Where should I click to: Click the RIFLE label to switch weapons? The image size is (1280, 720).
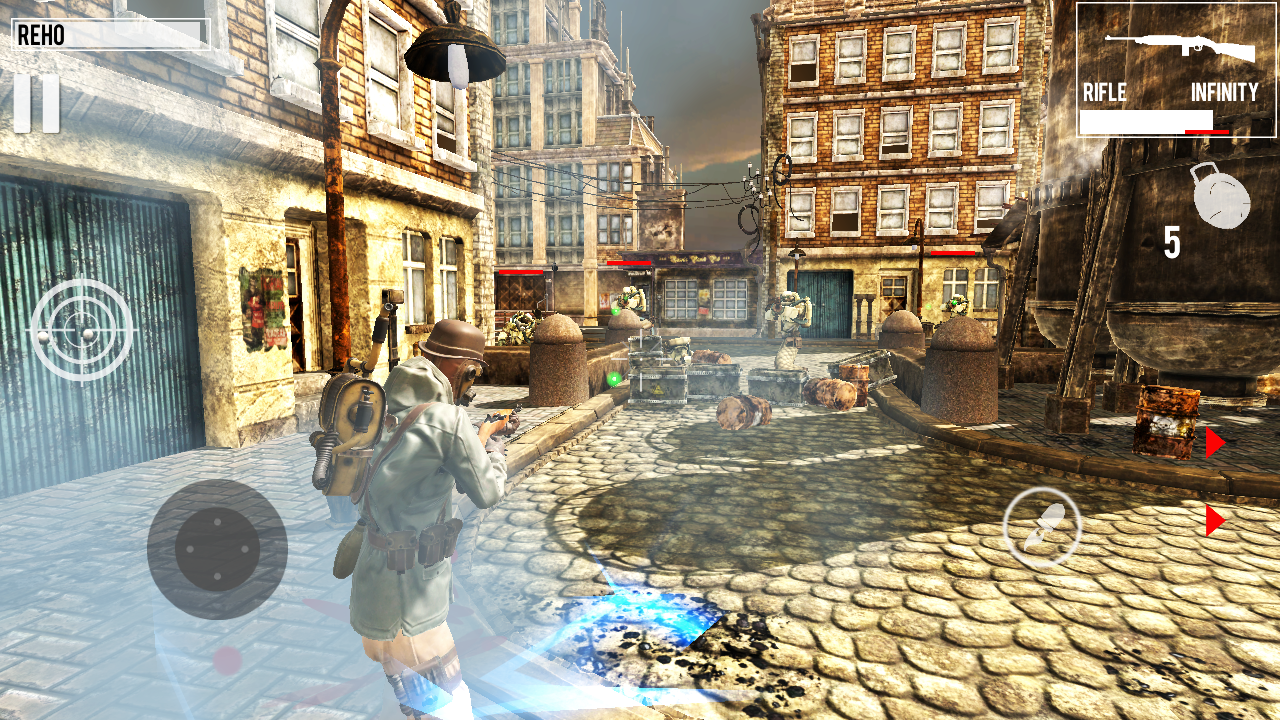click(1104, 95)
